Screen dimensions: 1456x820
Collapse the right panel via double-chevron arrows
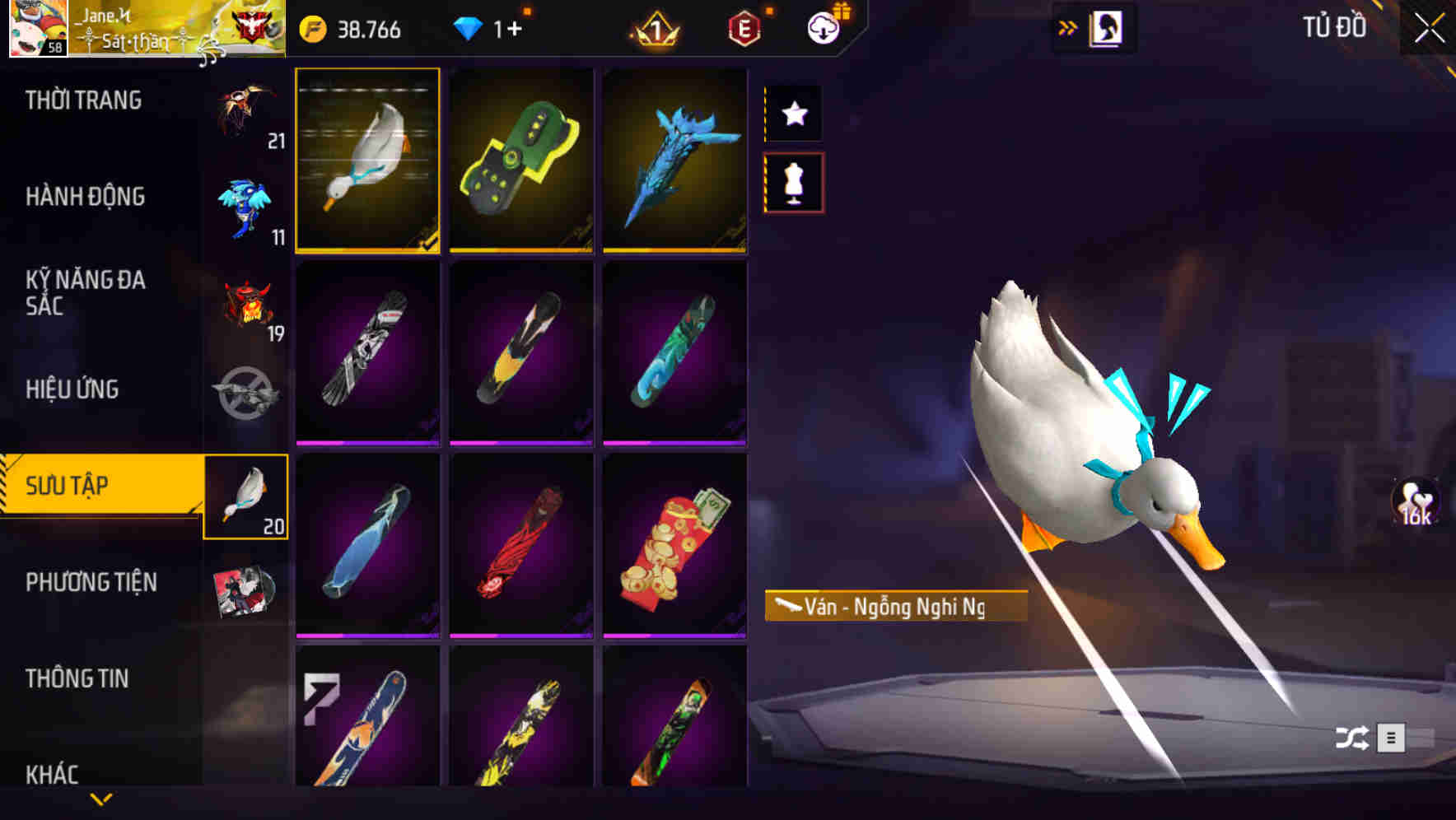[1066, 26]
